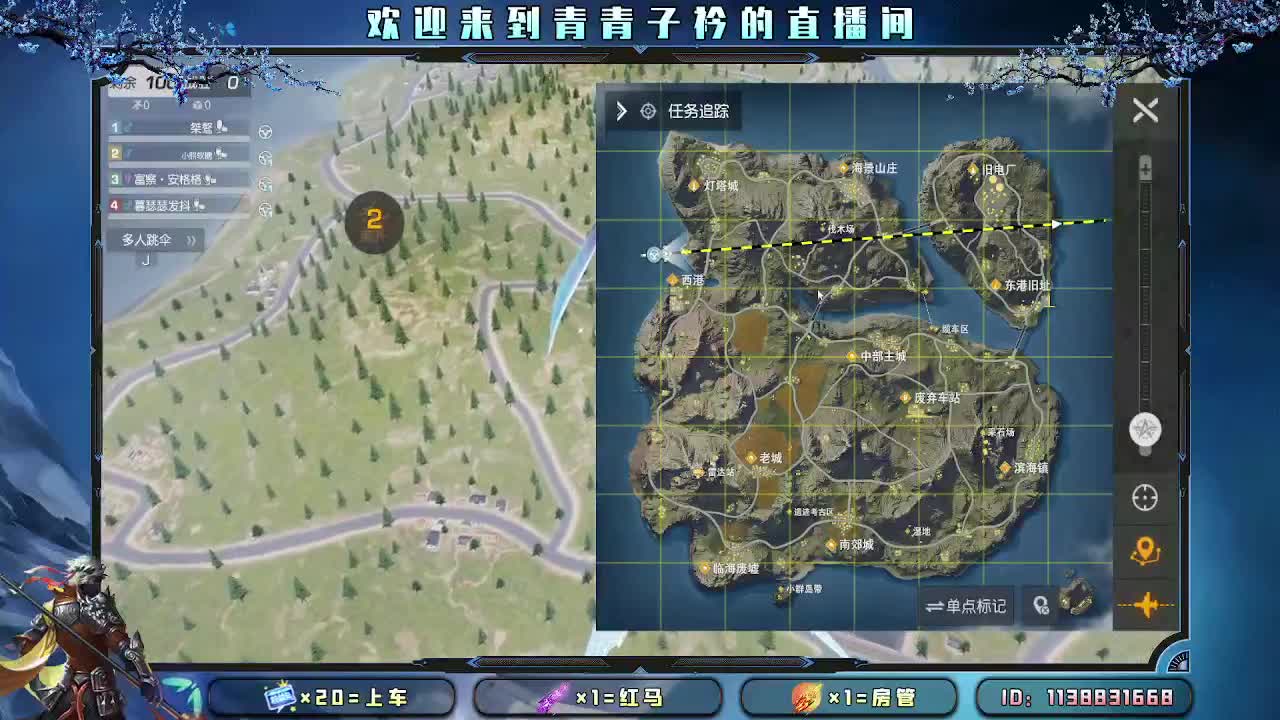Screen dimensions: 1280x720
Task: Expand the 任务追踪 panel with the arrow
Action: point(621,111)
